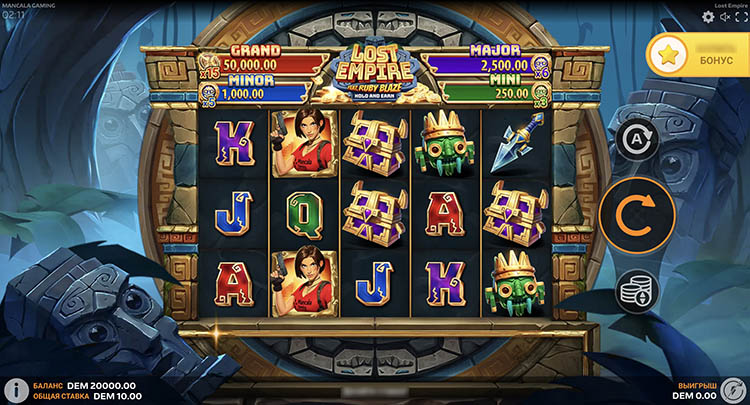Open the coin stack bet settings
The width and height of the screenshot is (750, 405).
pos(636,291)
